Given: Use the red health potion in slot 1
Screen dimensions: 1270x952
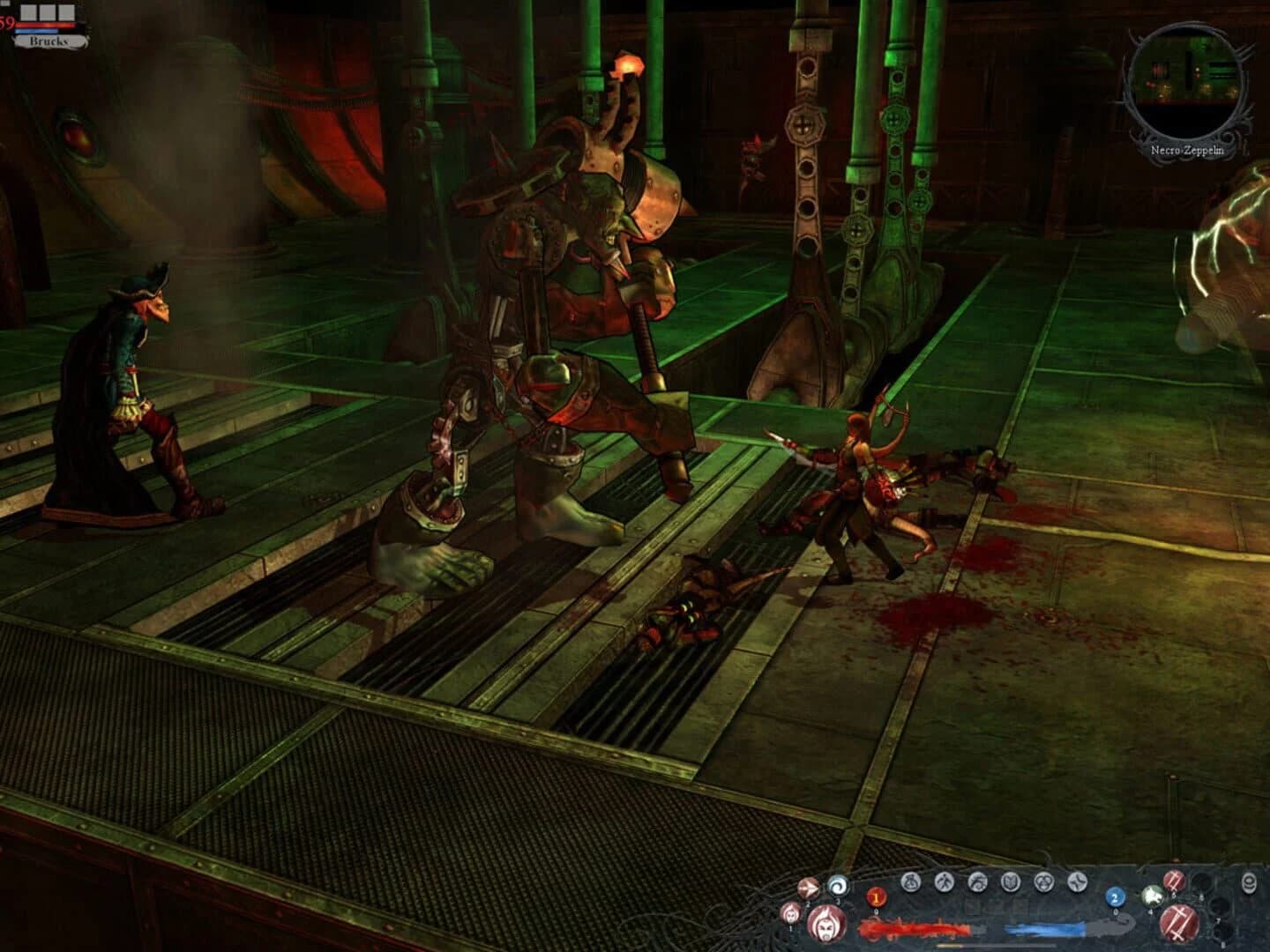Looking at the screenshot, I should click(876, 898).
